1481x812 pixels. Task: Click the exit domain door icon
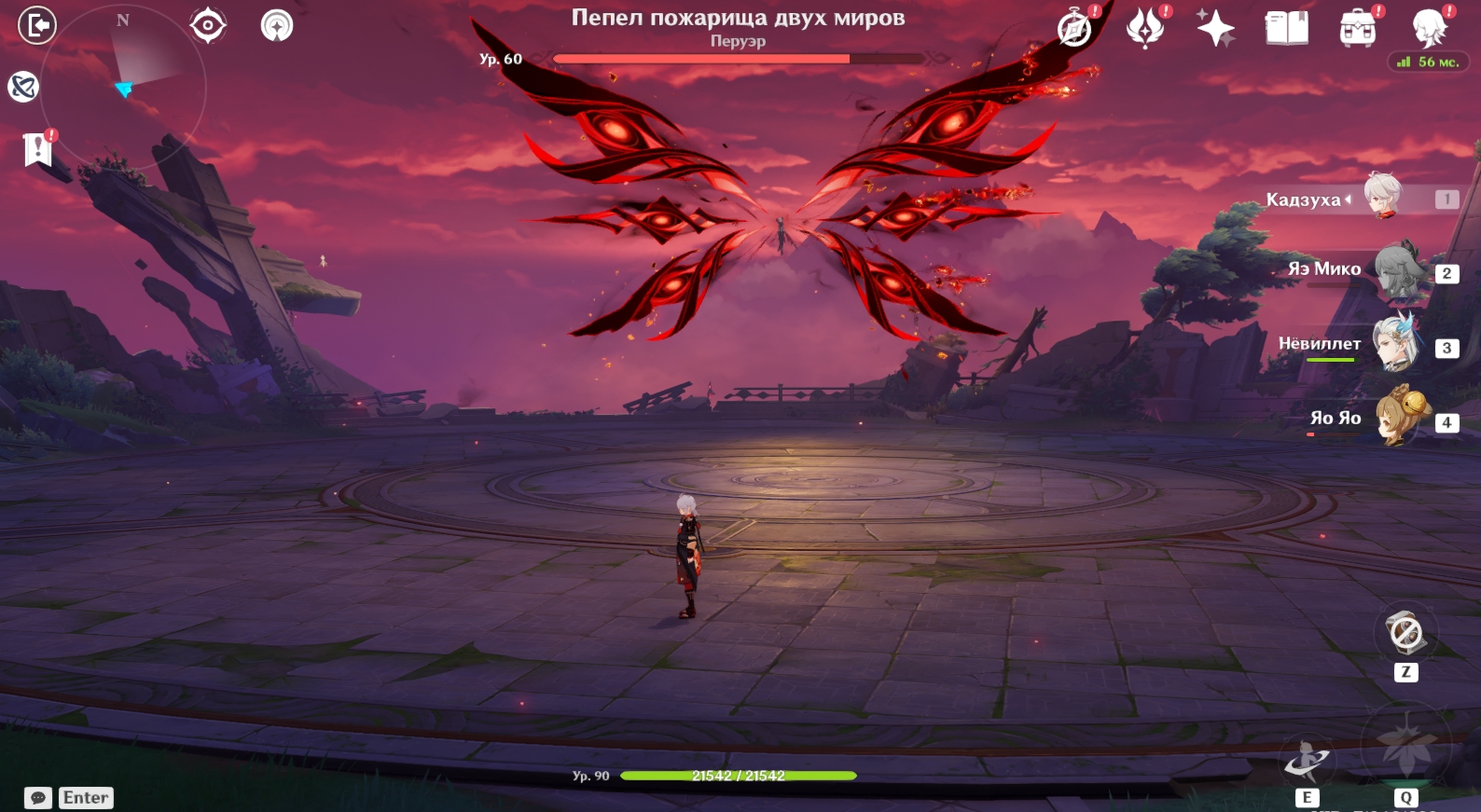(37, 25)
